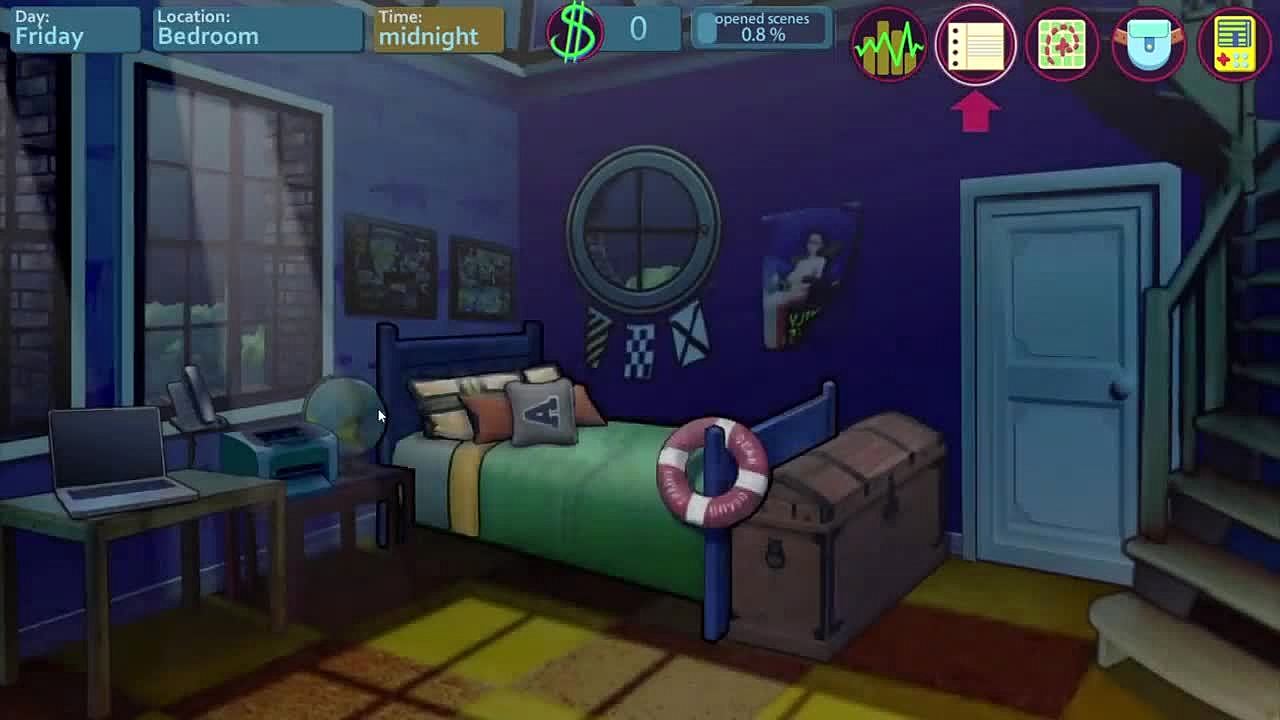Show the map with the dotted route

pyautogui.click(x=1062, y=44)
